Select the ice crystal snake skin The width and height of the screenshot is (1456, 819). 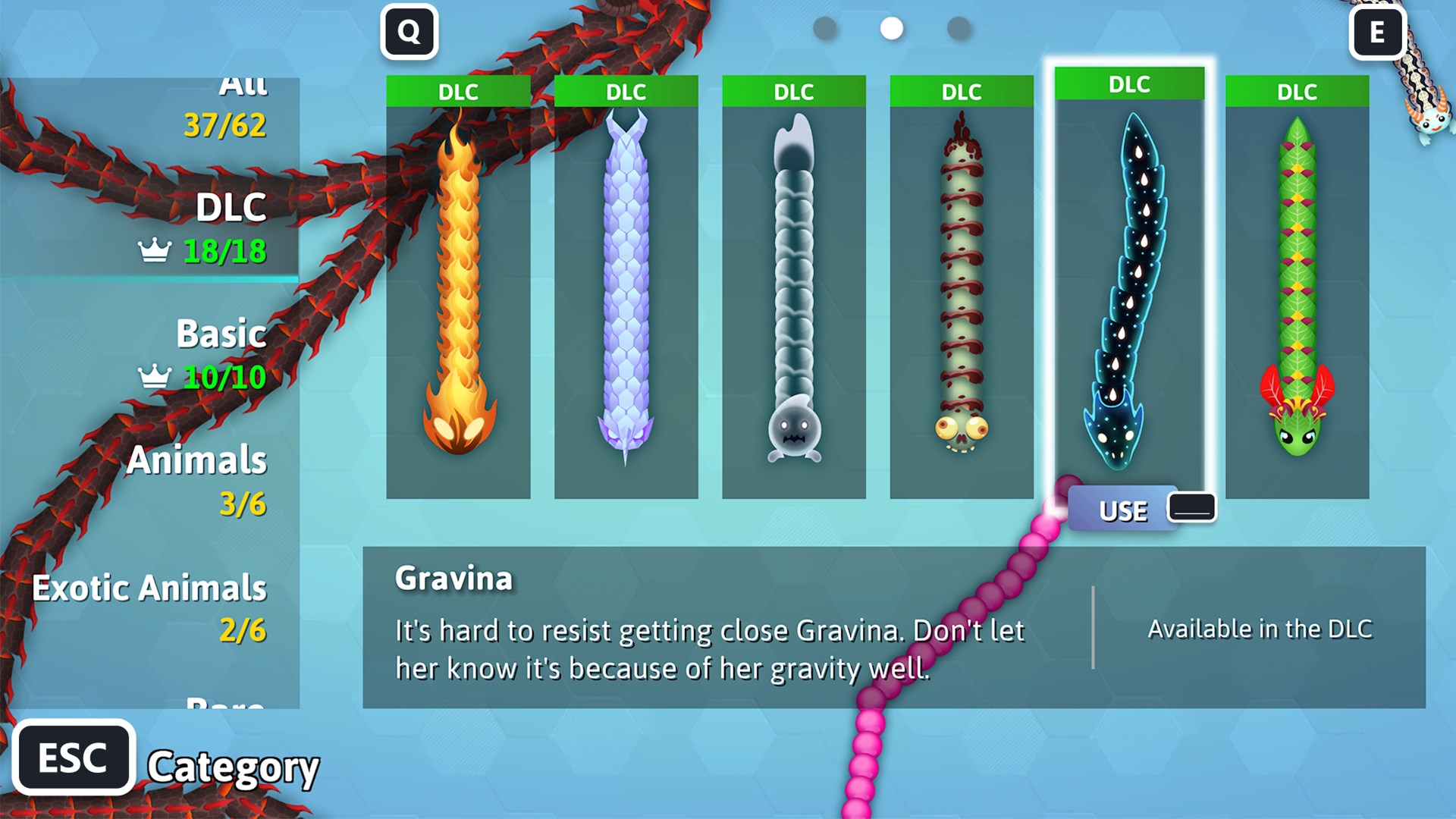click(626, 288)
